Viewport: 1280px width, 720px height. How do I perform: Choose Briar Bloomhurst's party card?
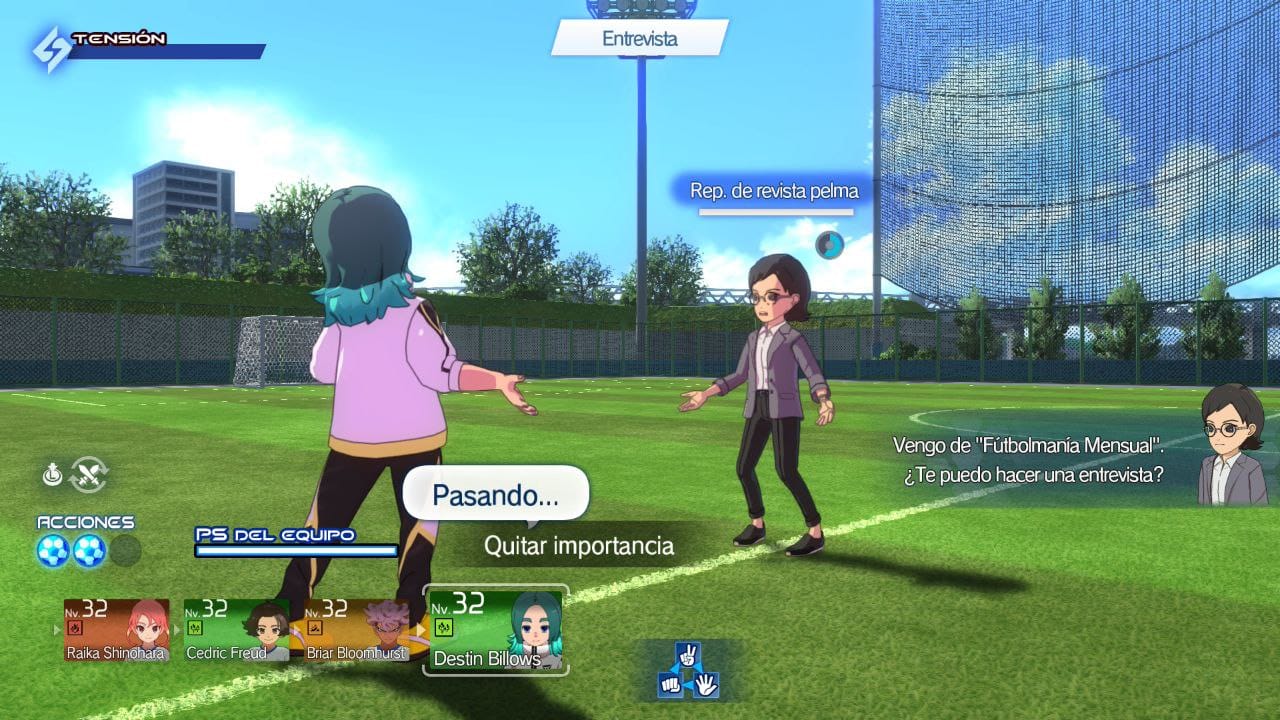[x=356, y=630]
